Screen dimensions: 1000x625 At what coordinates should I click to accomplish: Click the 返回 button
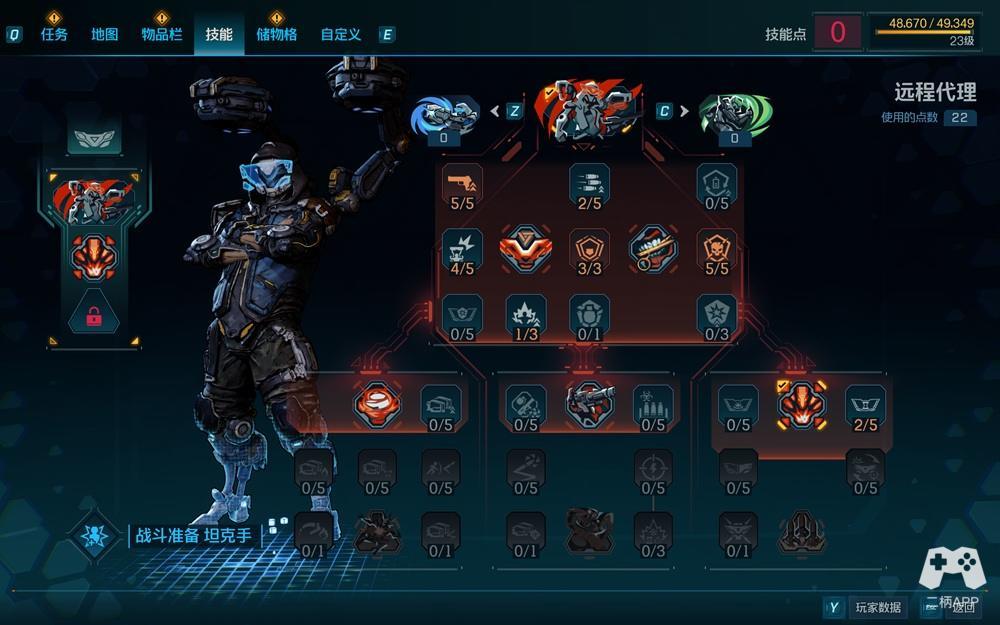coord(962,607)
